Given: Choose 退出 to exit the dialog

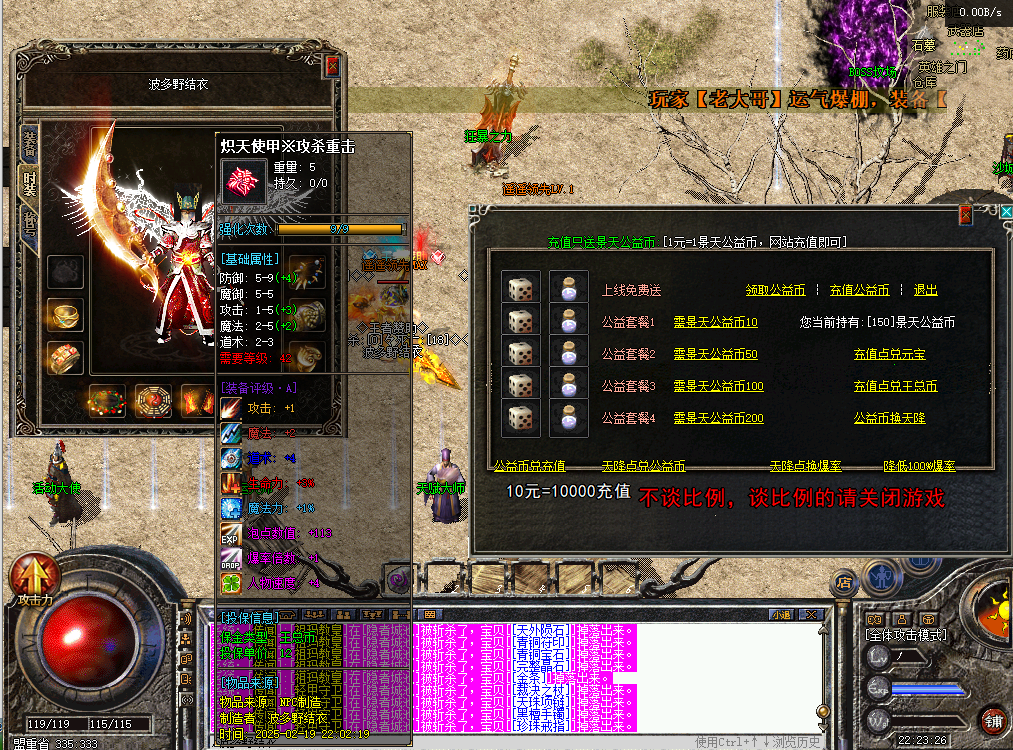Looking at the screenshot, I should pos(925,290).
